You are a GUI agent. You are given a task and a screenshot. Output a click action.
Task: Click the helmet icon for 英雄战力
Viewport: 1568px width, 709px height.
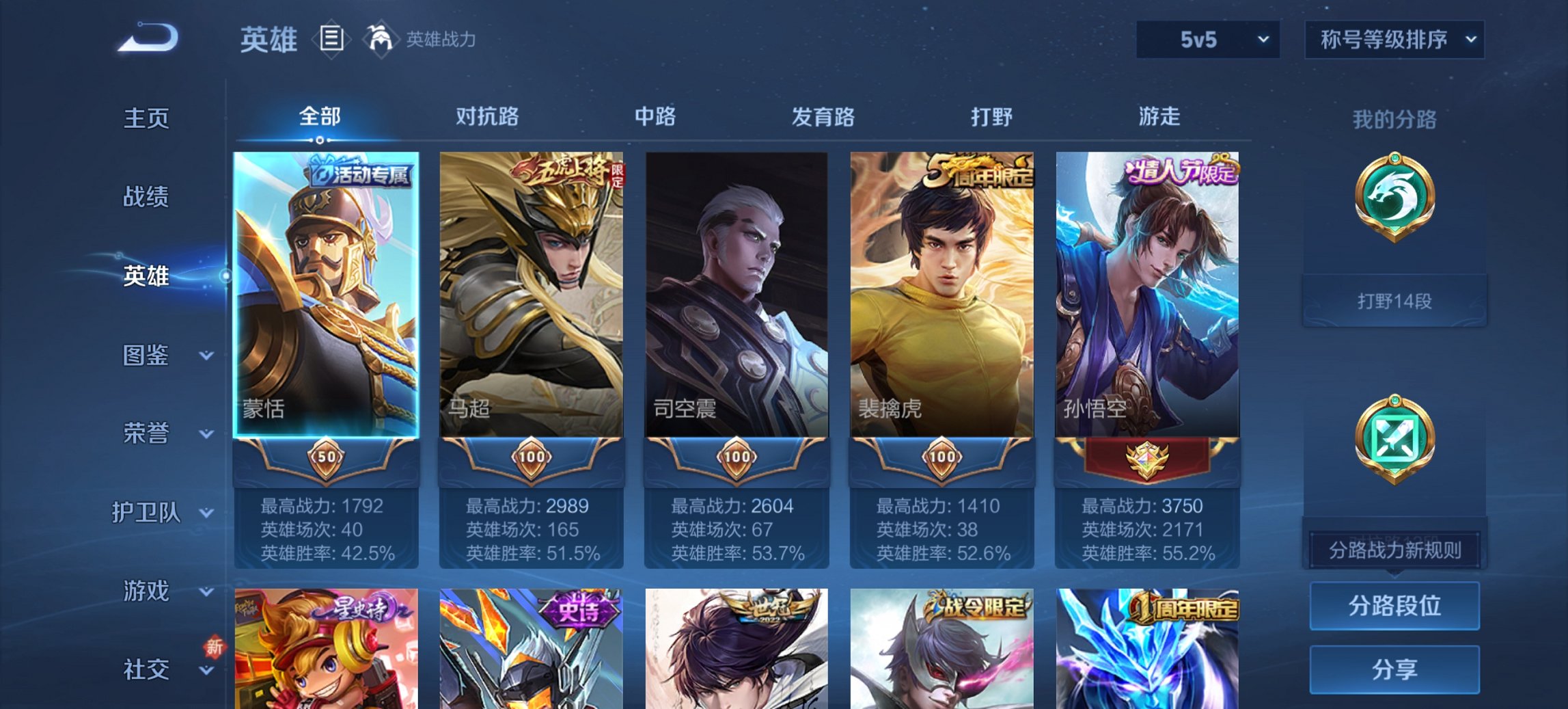coord(381,39)
